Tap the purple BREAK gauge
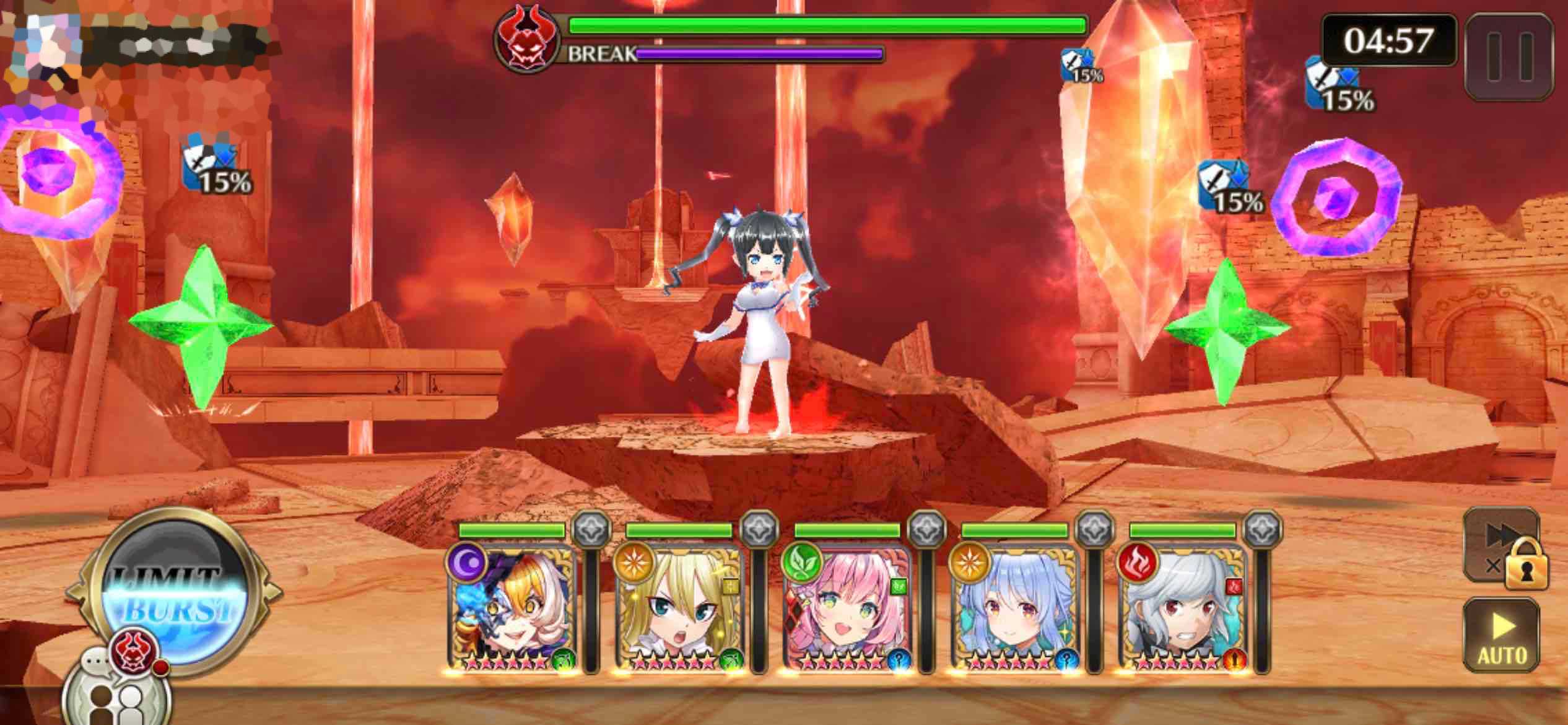This screenshot has height=725, width=1568. tap(759, 56)
